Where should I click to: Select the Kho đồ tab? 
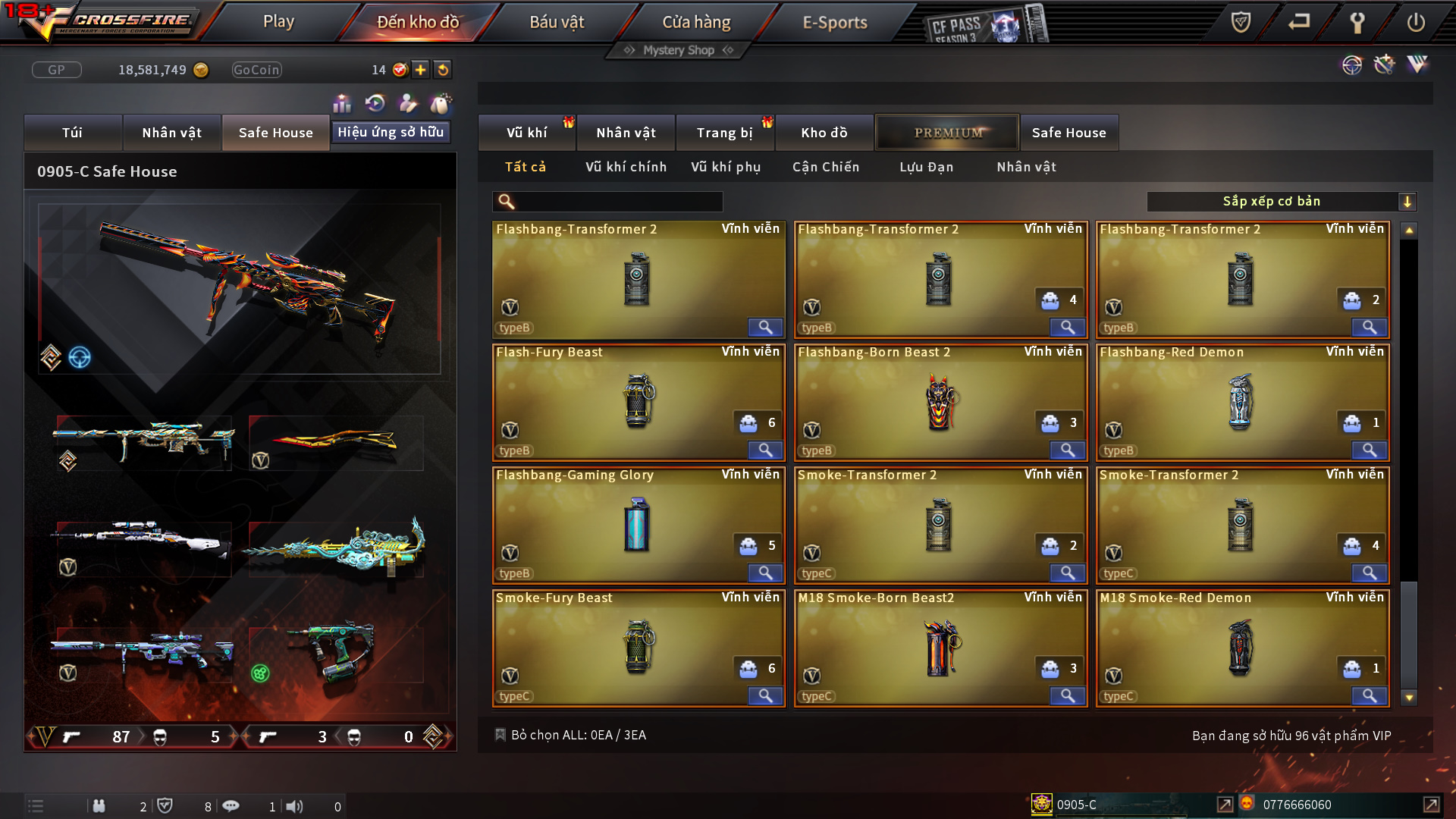824,133
